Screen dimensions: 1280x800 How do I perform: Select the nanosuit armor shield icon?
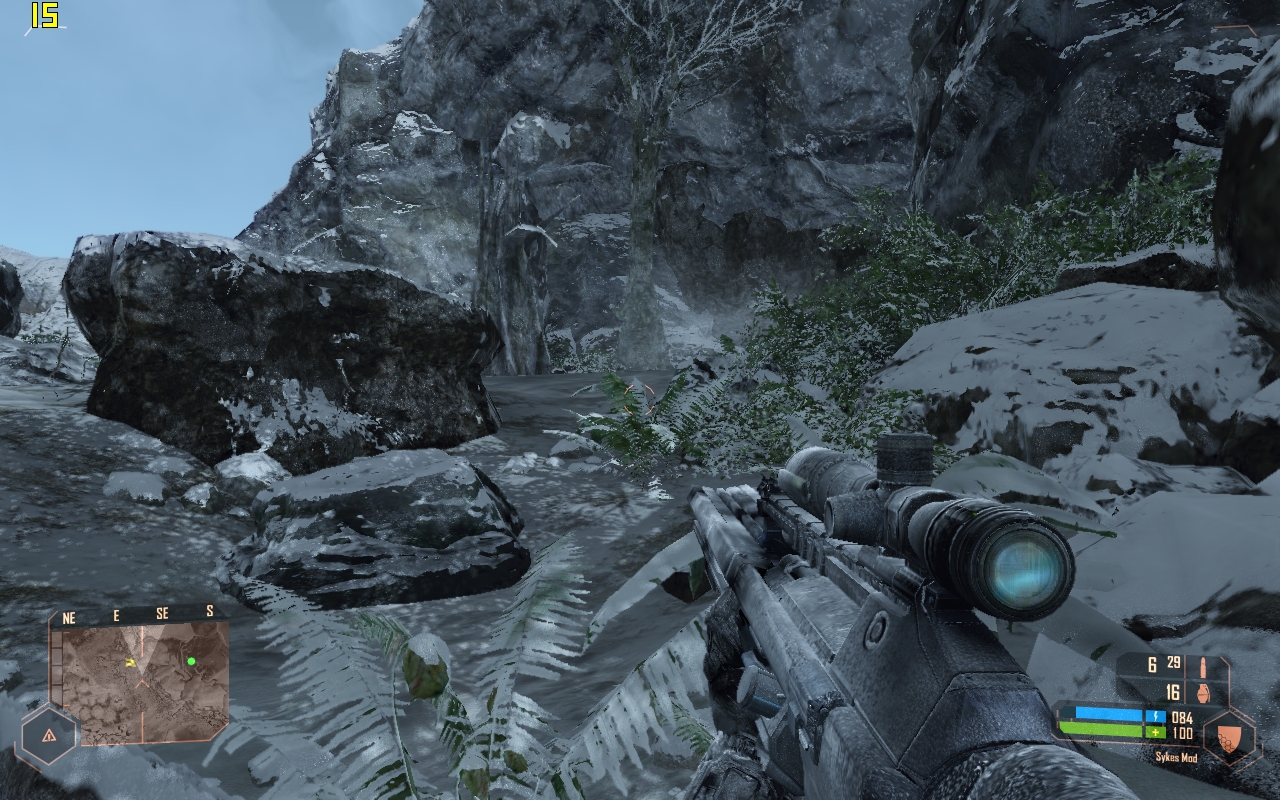pyautogui.click(x=1228, y=738)
